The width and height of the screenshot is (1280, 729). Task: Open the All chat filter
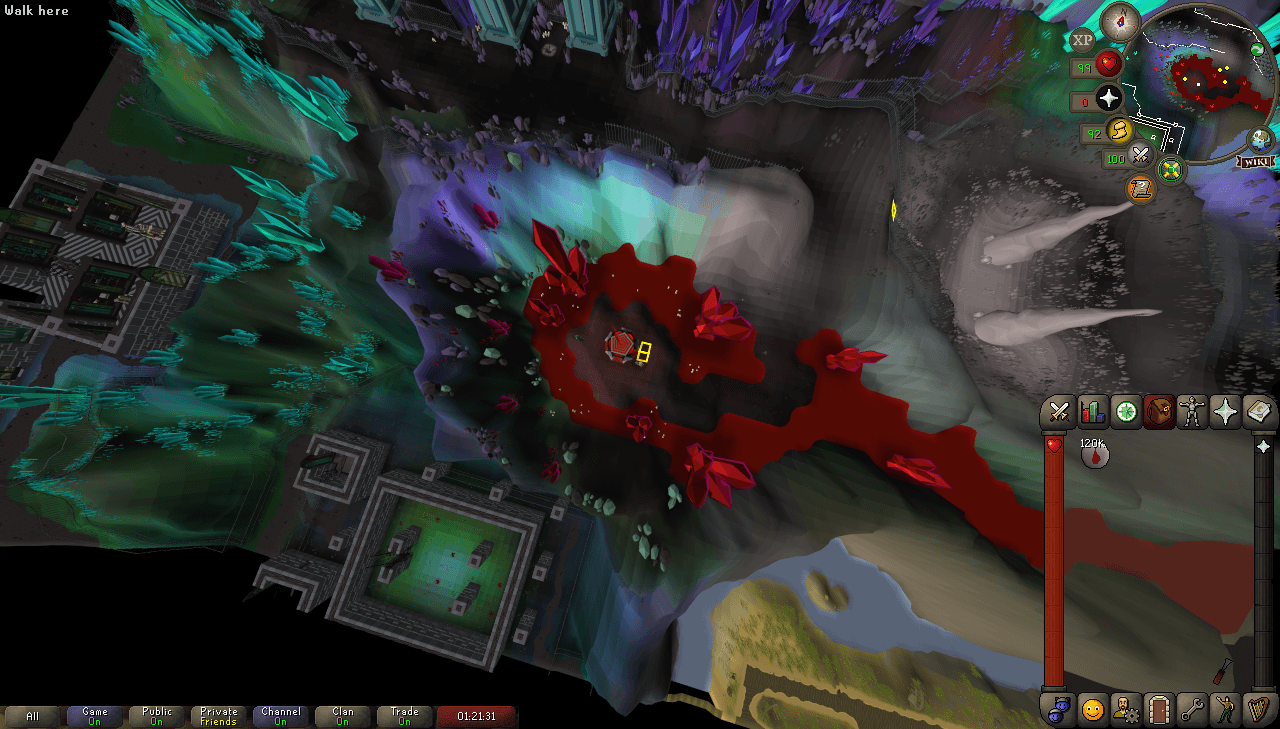[33, 716]
